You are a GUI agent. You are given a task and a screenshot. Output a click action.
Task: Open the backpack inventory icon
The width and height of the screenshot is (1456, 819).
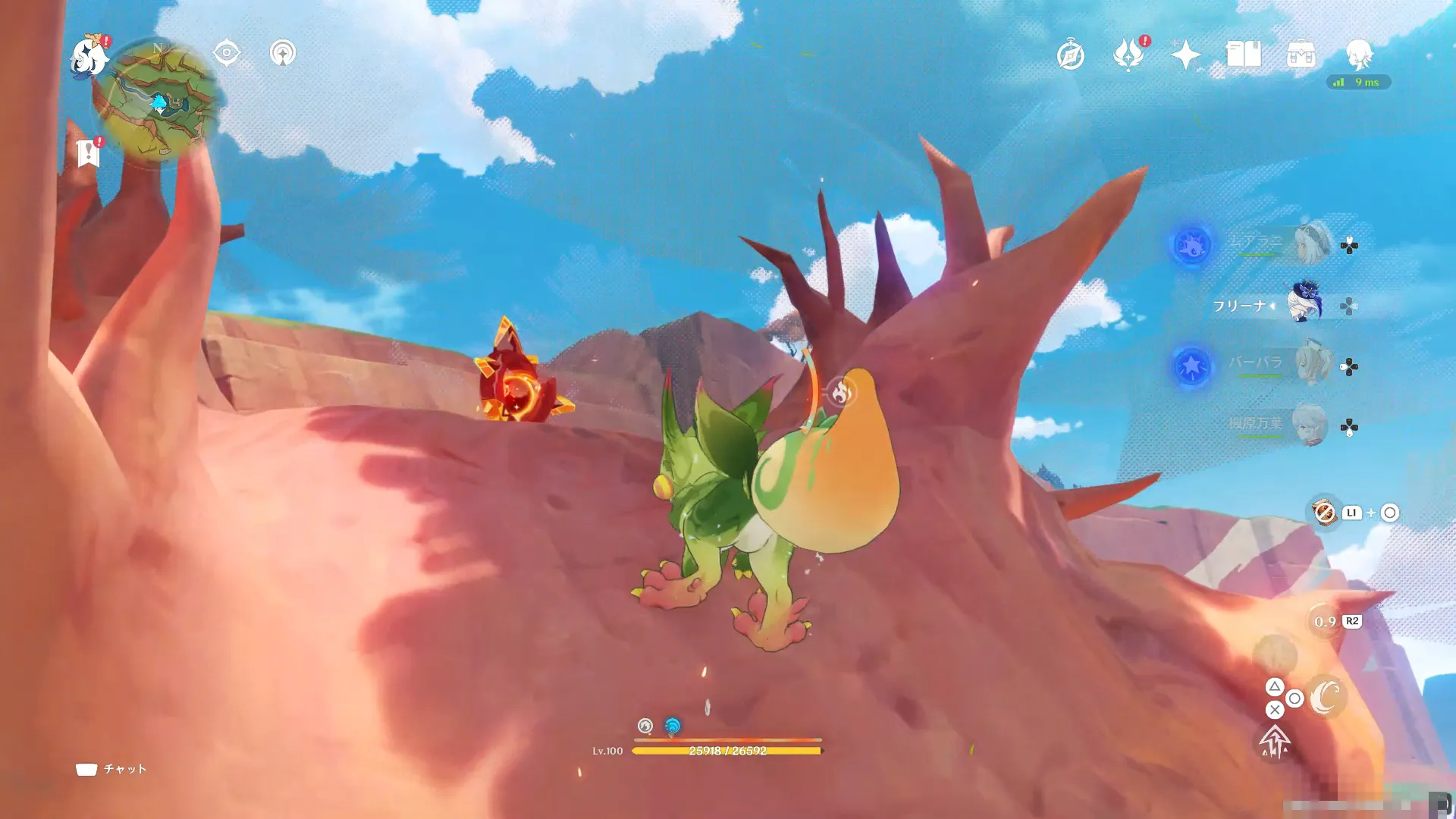point(1301,55)
